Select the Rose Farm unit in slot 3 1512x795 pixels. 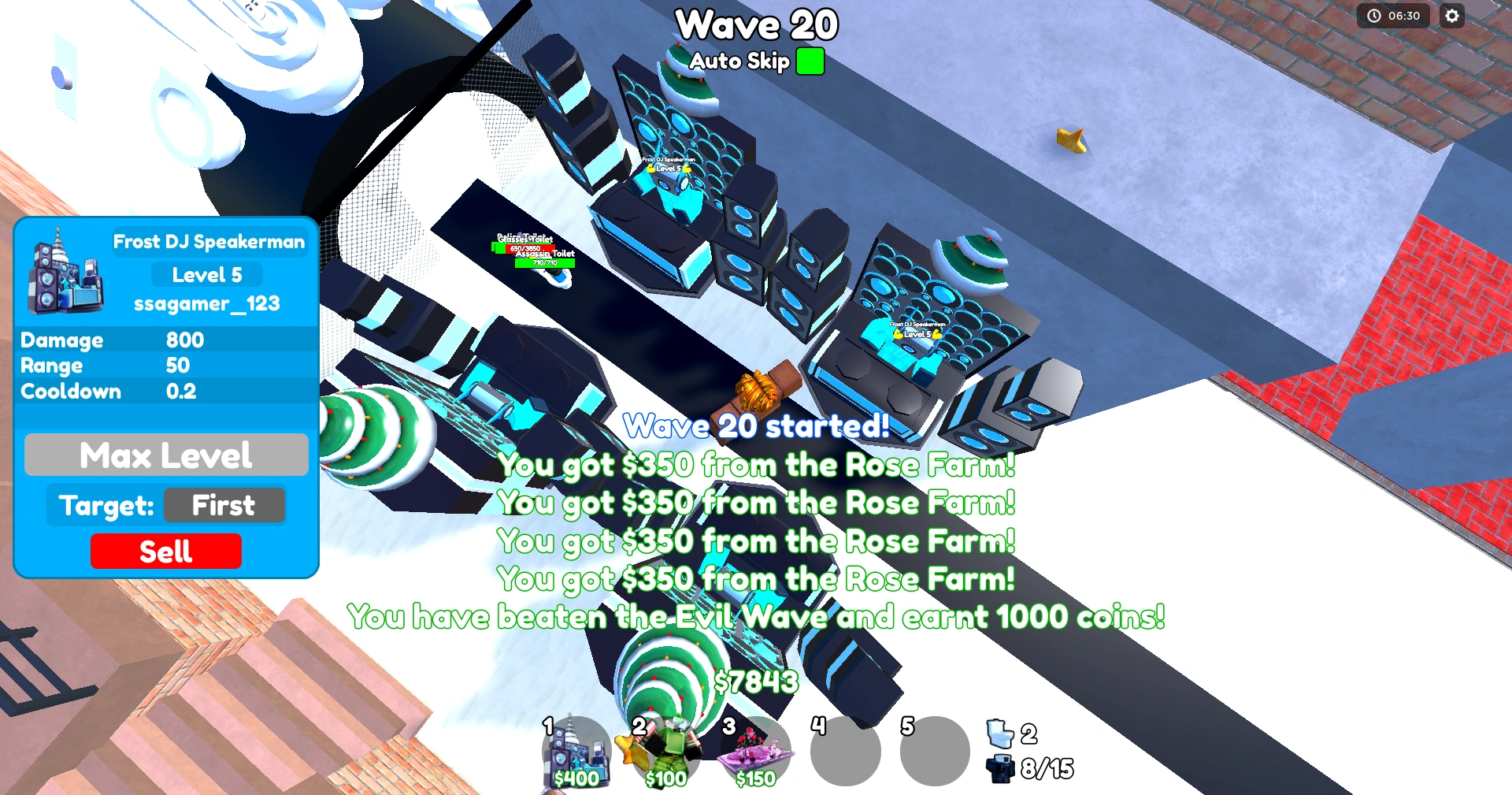758,749
